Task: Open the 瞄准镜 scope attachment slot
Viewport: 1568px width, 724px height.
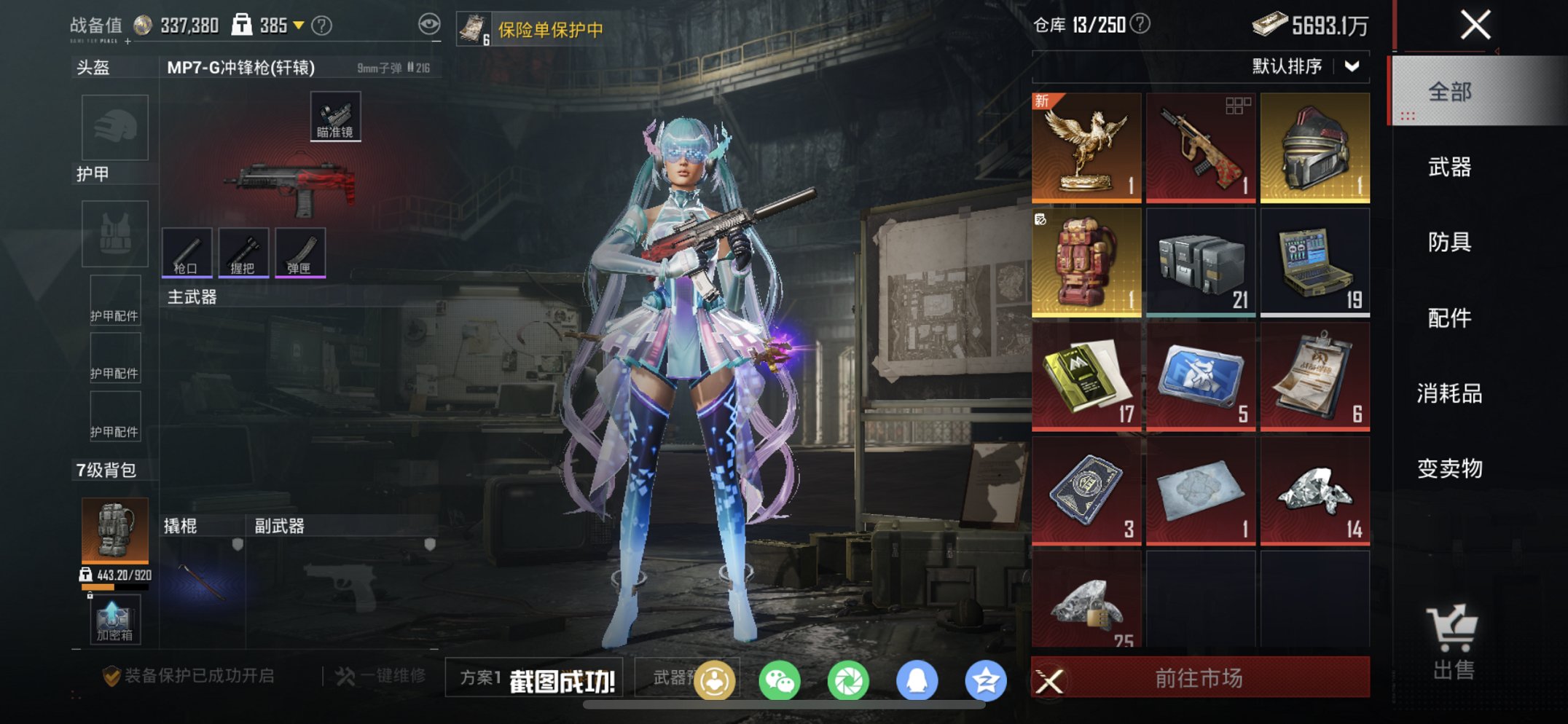Action: (335, 115)
